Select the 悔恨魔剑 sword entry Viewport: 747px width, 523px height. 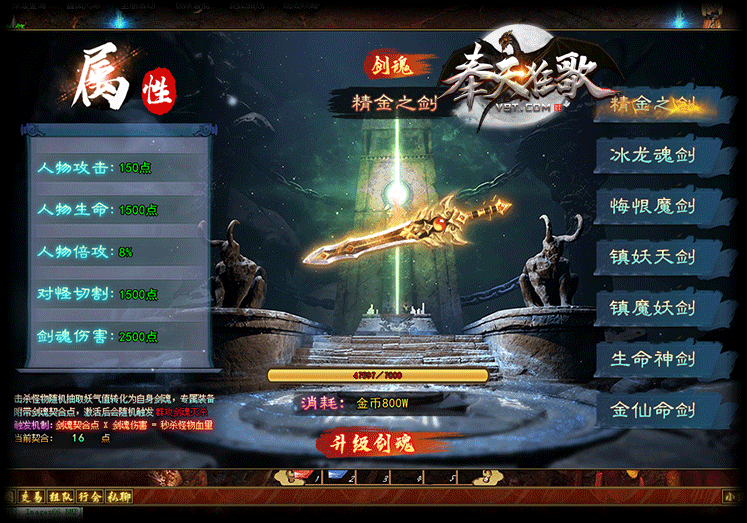coord(653,206)
